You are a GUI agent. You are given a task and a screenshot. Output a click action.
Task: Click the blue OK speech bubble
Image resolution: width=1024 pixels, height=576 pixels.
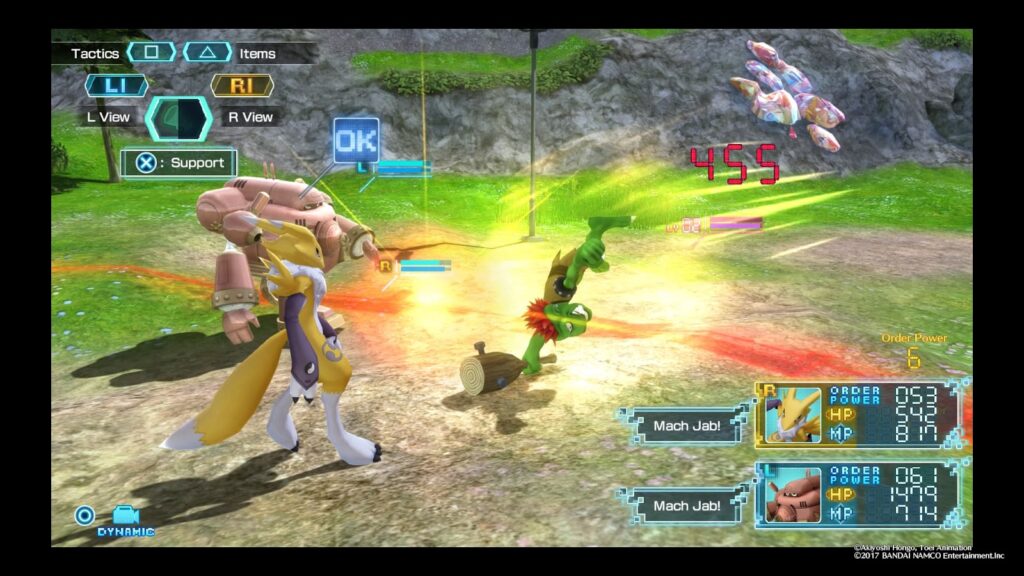356,140
